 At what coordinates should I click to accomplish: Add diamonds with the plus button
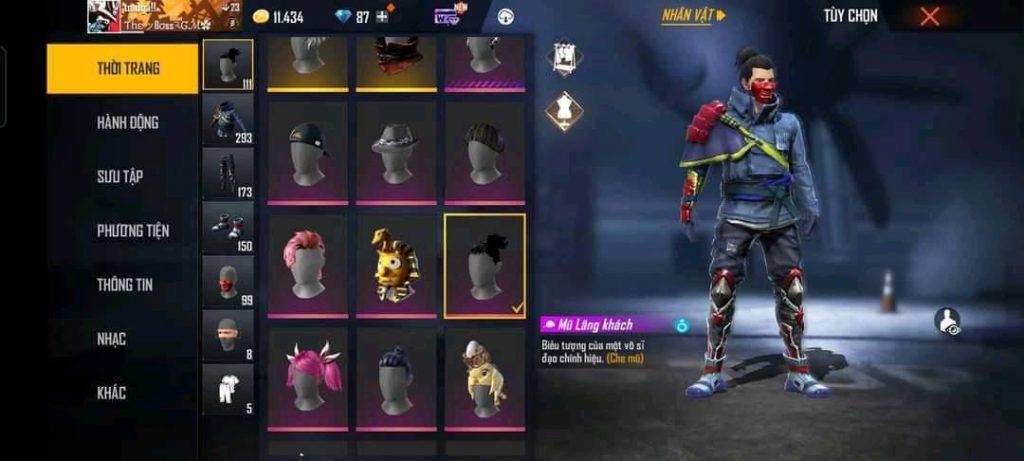(x=383, y=17)
